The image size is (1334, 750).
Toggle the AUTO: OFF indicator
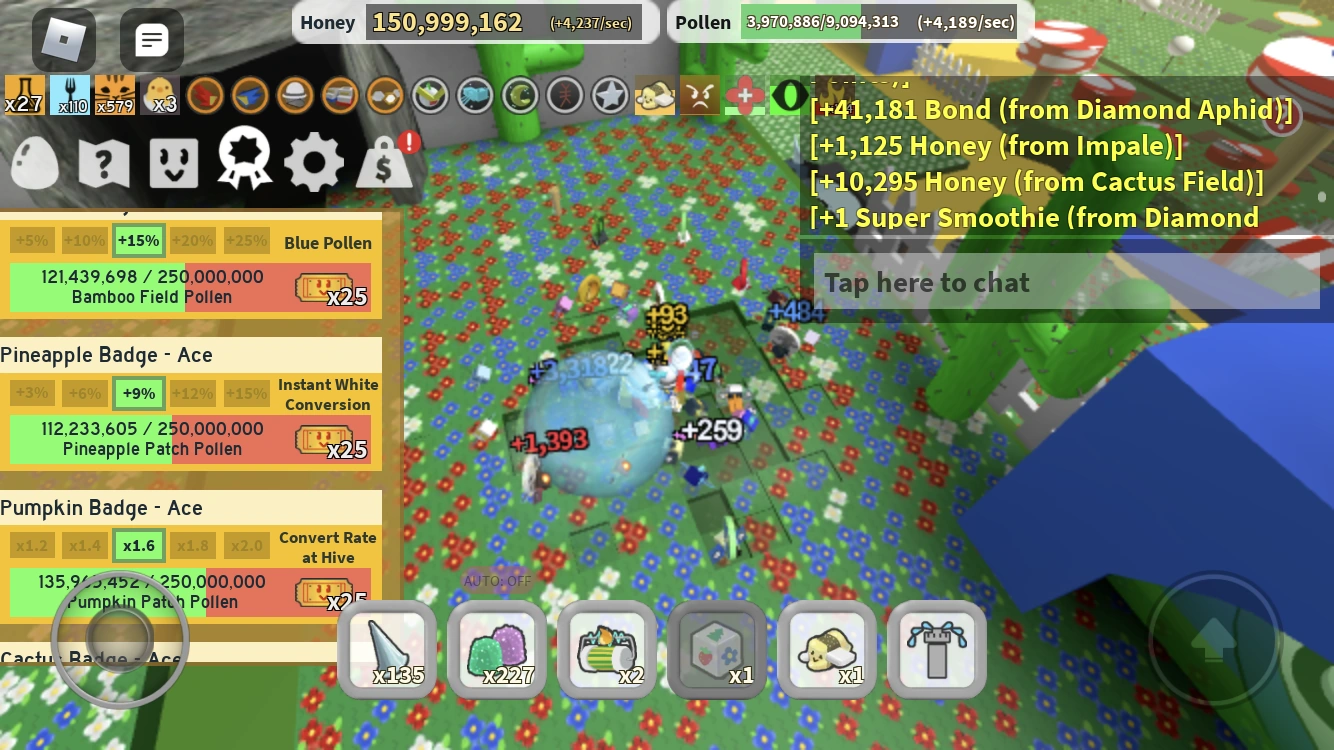[x=497, y=581]
